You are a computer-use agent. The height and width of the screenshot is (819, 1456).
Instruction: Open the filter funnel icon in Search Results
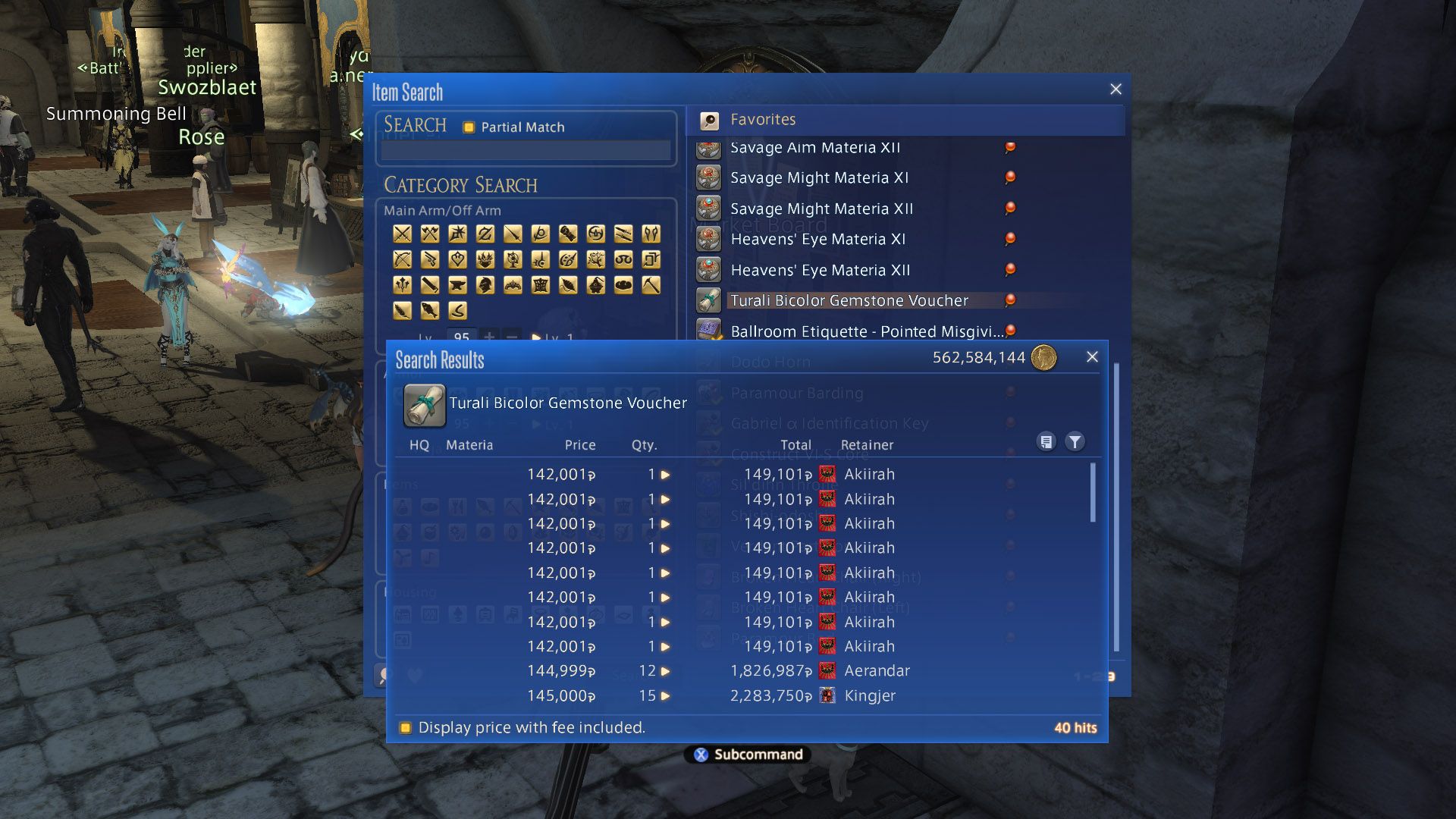click(1074, 441)
